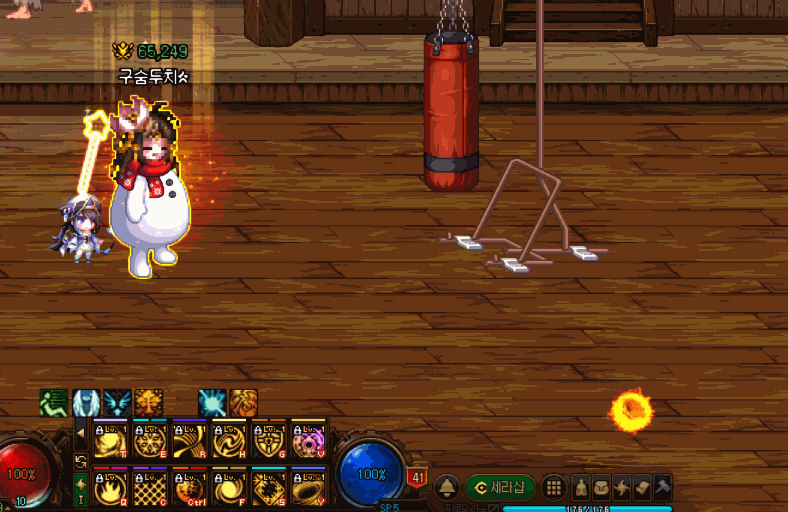Open the hammer icon menu
Image resolution: width=788 pixels, height=512 pixels.
coord(662,488)
